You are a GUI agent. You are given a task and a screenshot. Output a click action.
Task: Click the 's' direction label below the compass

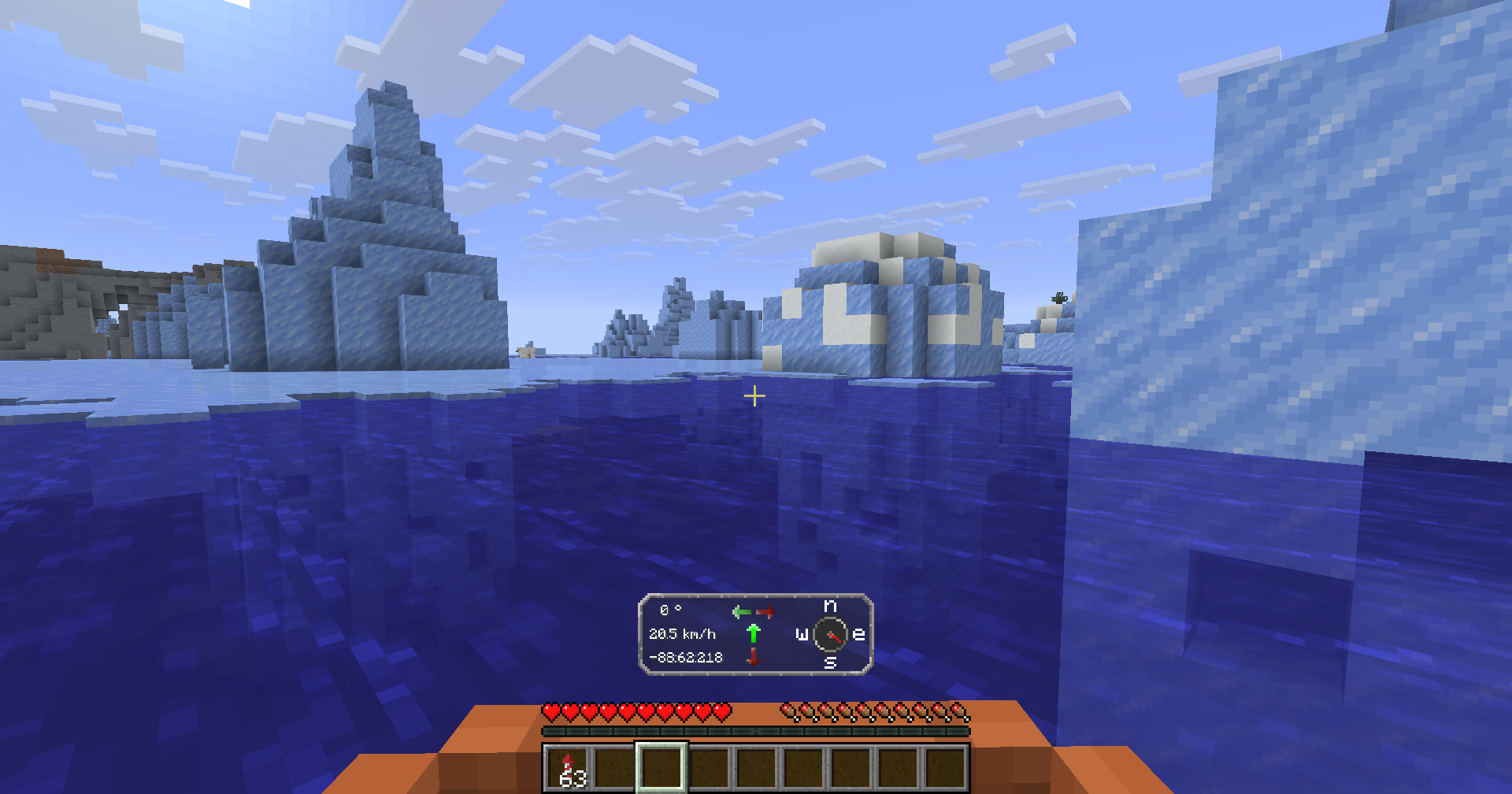(828, 663)
